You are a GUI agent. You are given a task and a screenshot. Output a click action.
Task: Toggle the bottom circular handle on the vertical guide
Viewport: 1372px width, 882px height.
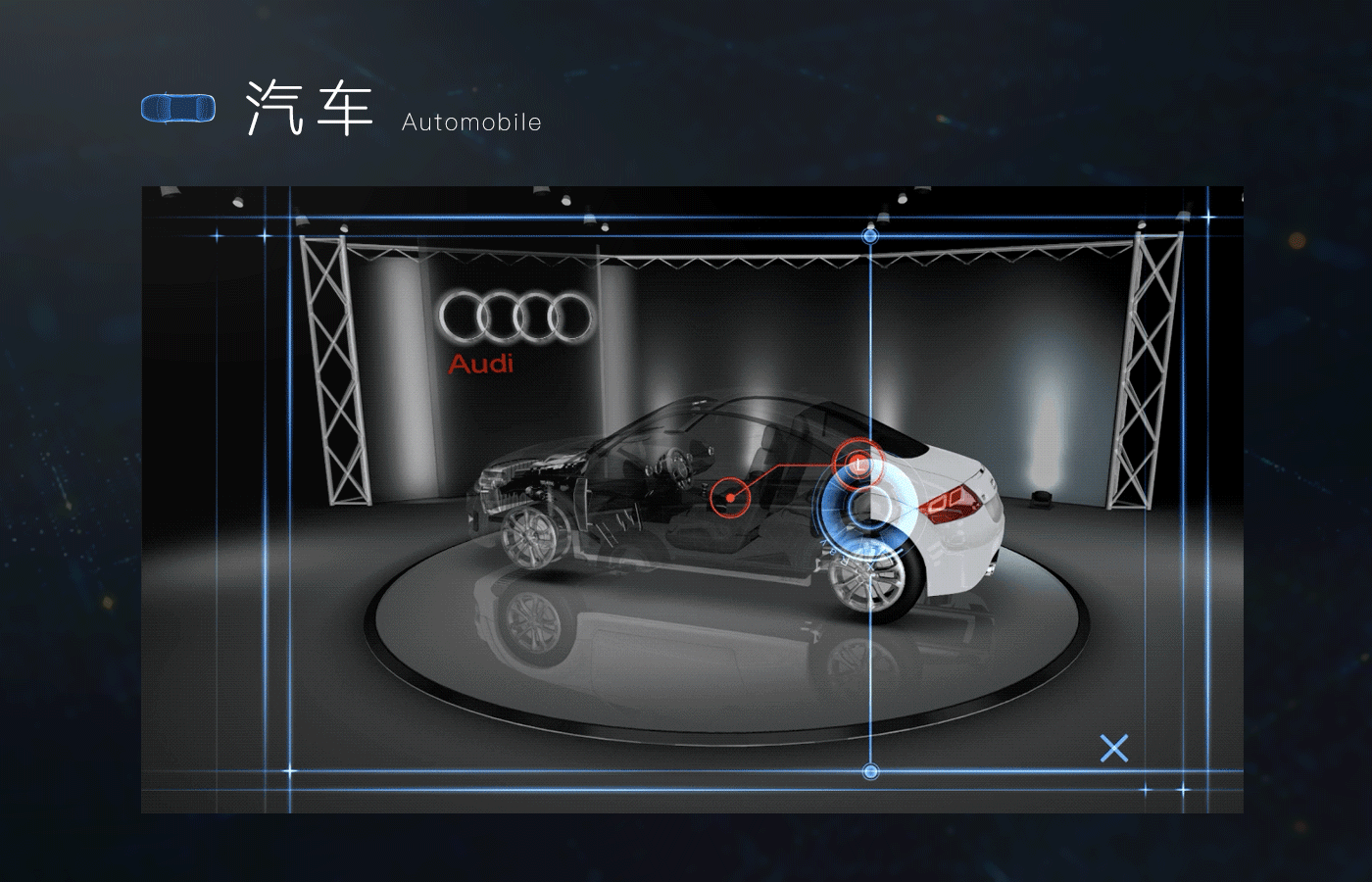(868, 769)
